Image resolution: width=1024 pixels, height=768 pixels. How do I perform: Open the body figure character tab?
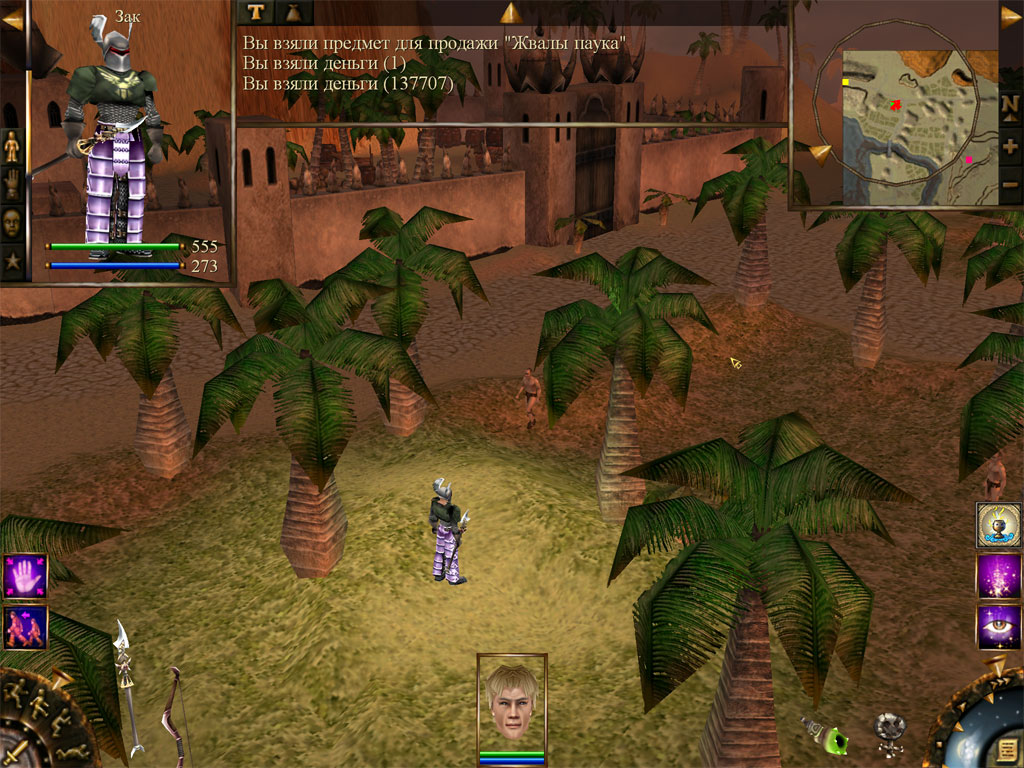coord(12,146)
